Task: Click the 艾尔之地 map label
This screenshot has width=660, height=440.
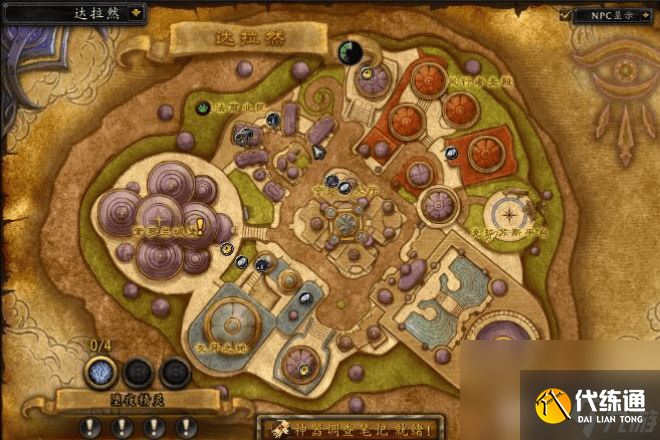Action: (x=222, y=346)
